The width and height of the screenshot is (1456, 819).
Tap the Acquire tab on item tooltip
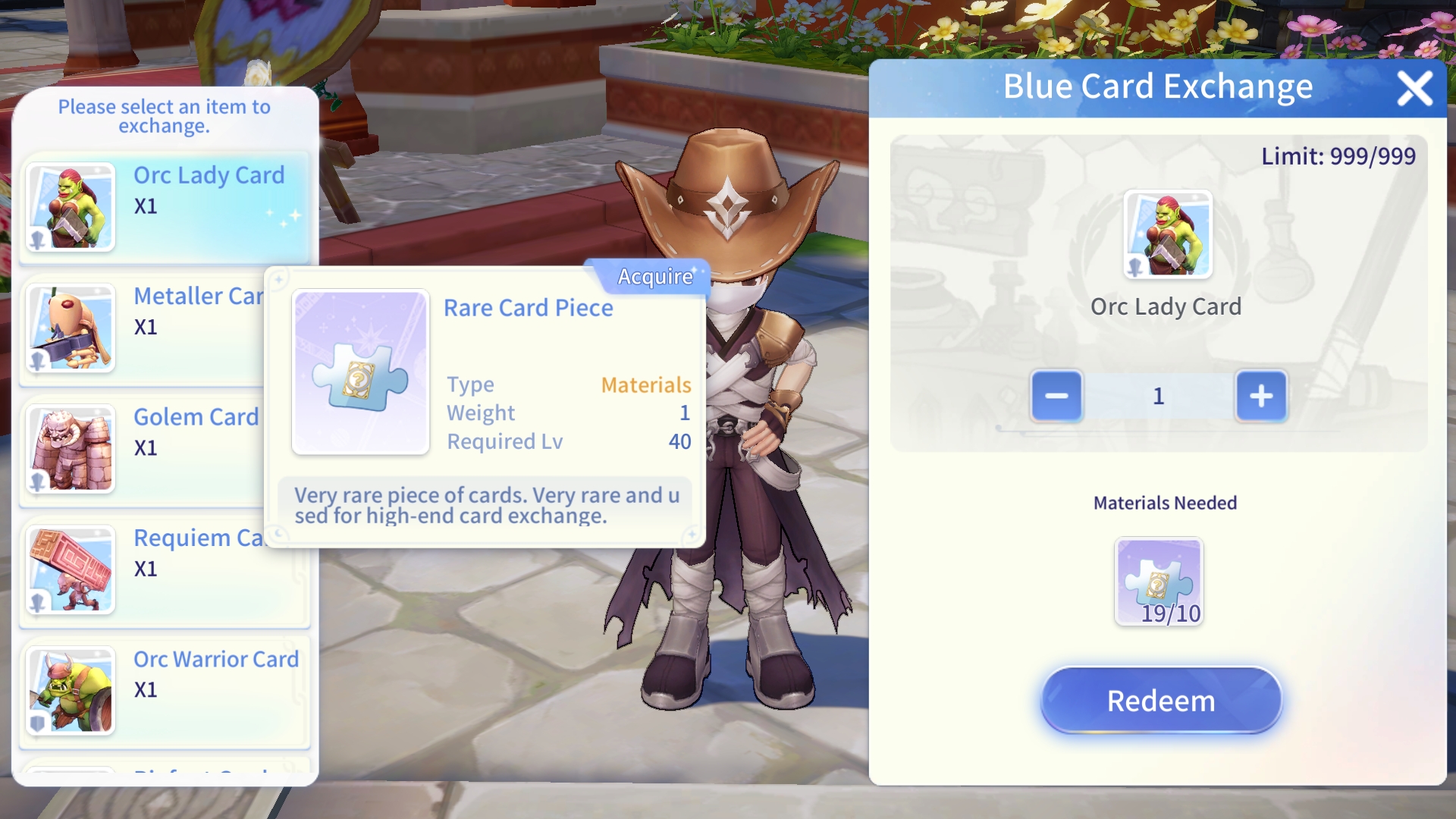[x=654, y=277]
